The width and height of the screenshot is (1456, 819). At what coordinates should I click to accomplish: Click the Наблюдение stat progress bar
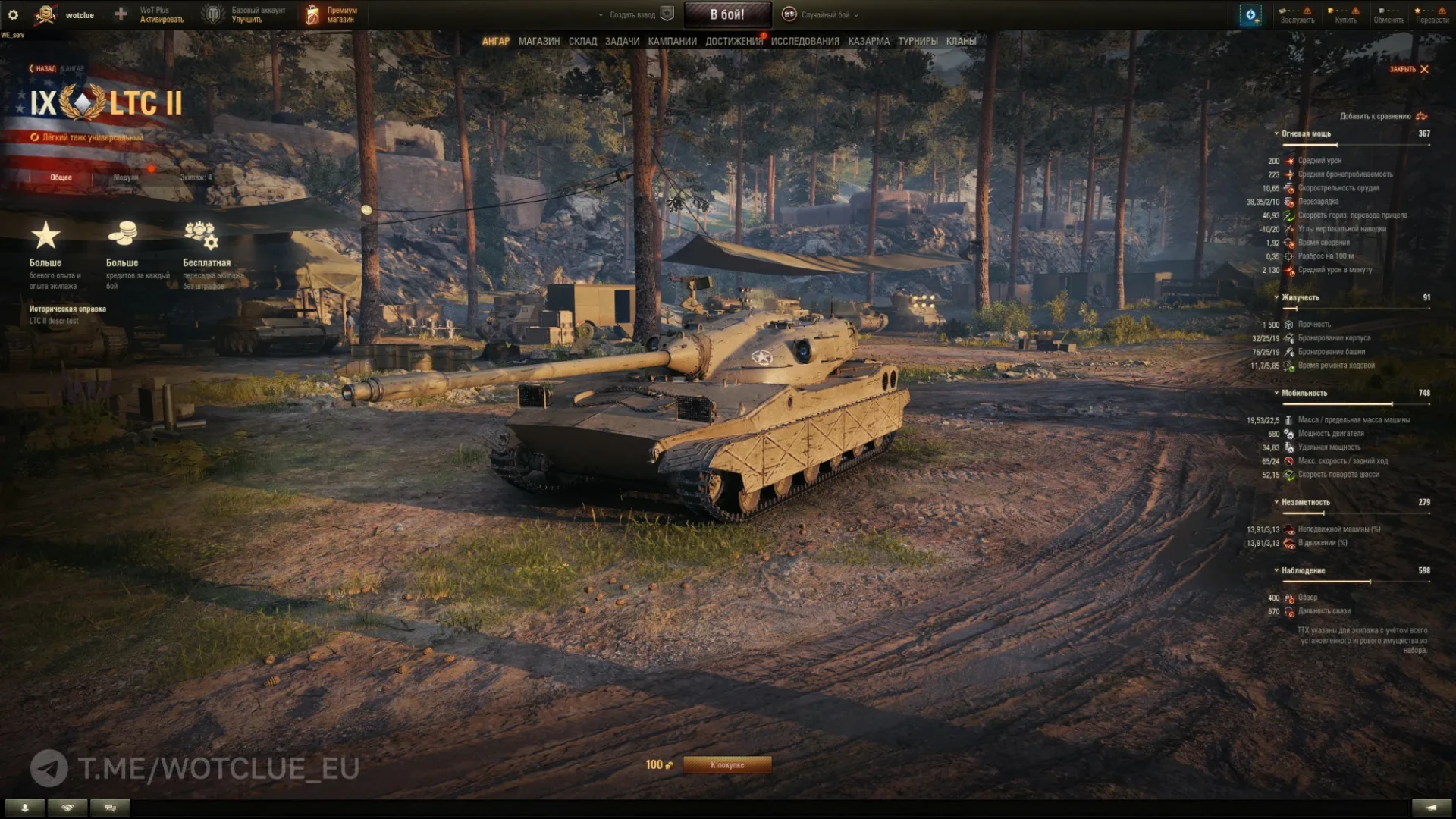click(1355, 580)
